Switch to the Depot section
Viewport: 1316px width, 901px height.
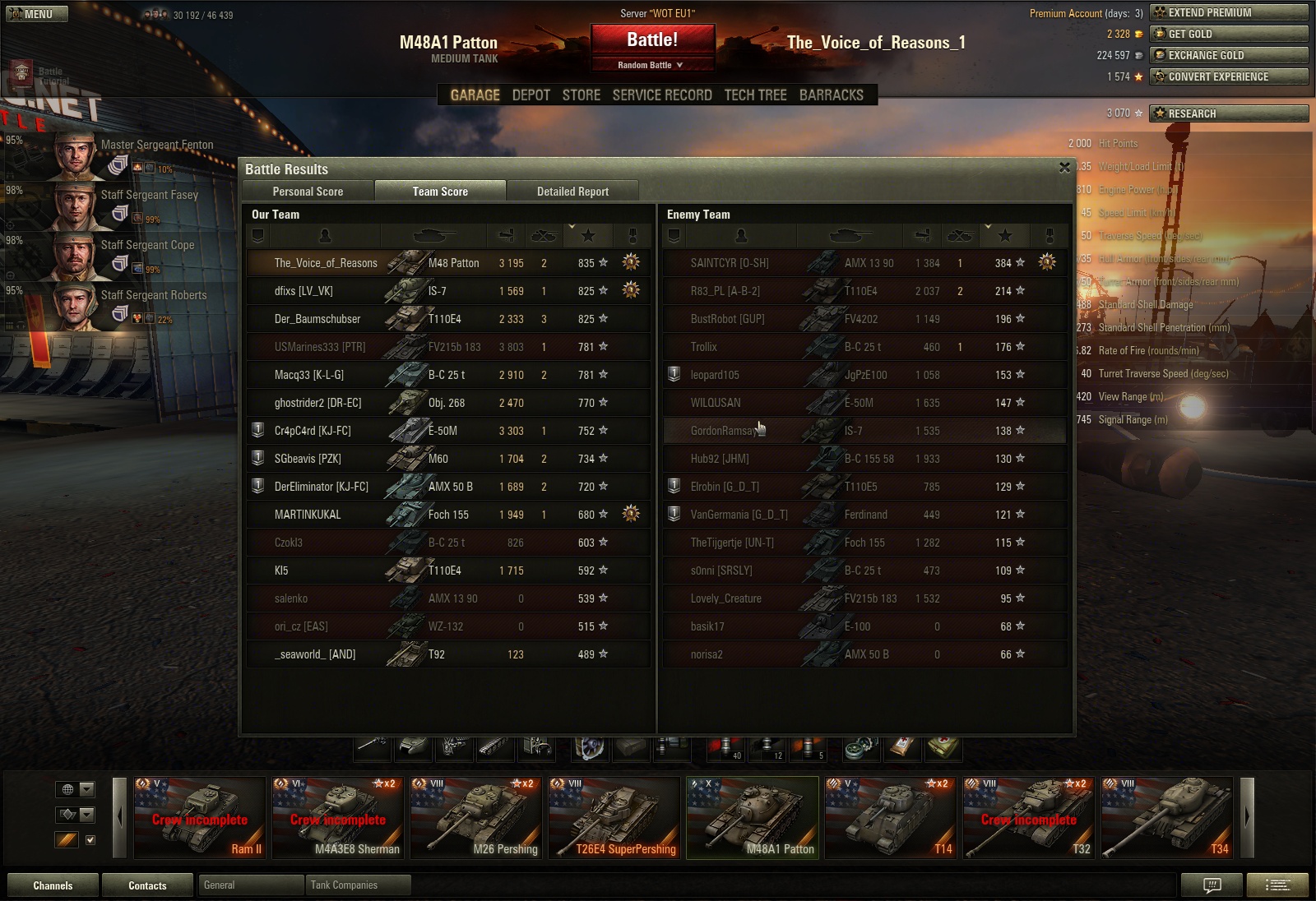pyautogui.click(x=531, y=95)
